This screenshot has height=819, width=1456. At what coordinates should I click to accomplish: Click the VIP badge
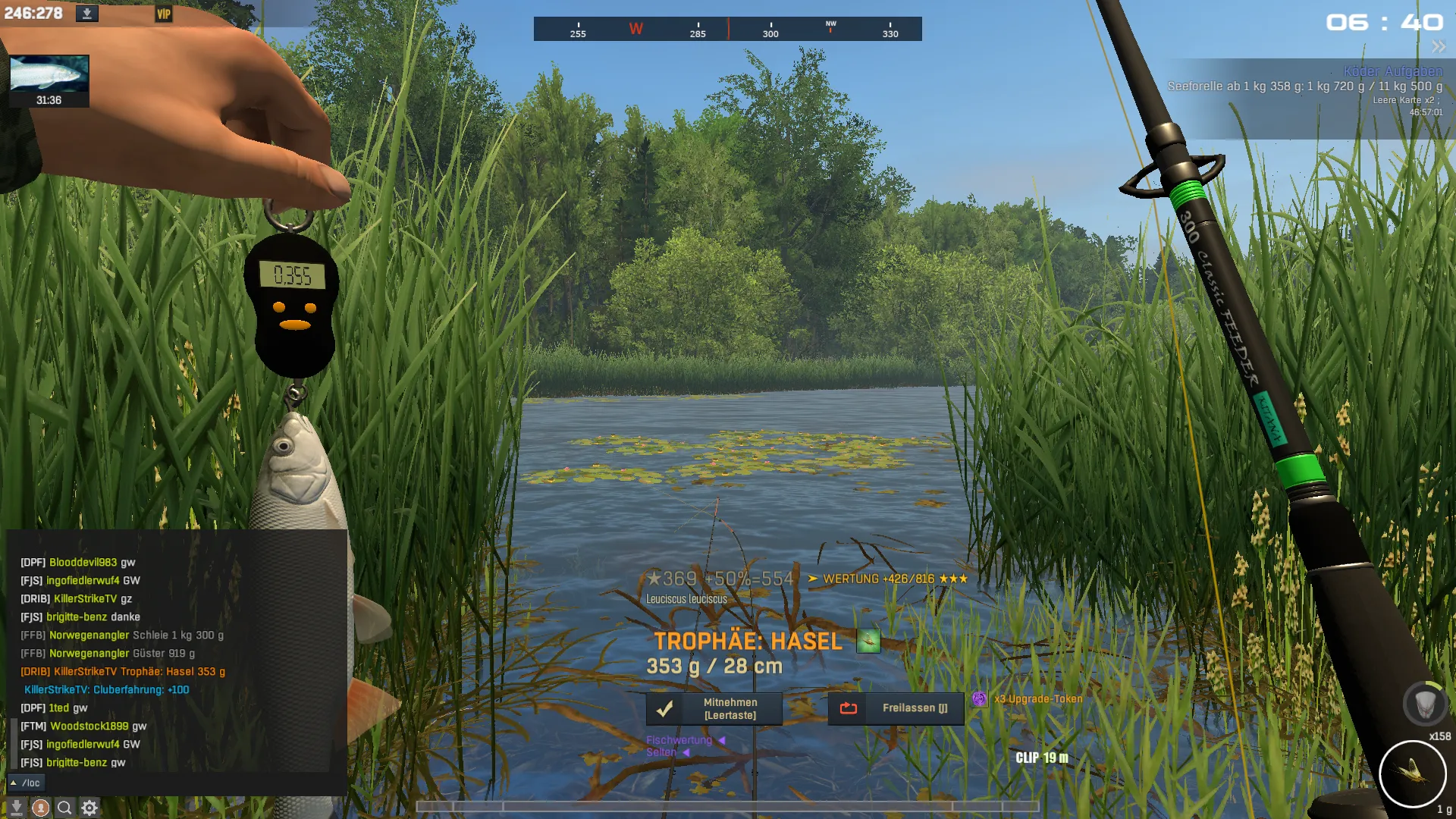click(x=163, y=14)
